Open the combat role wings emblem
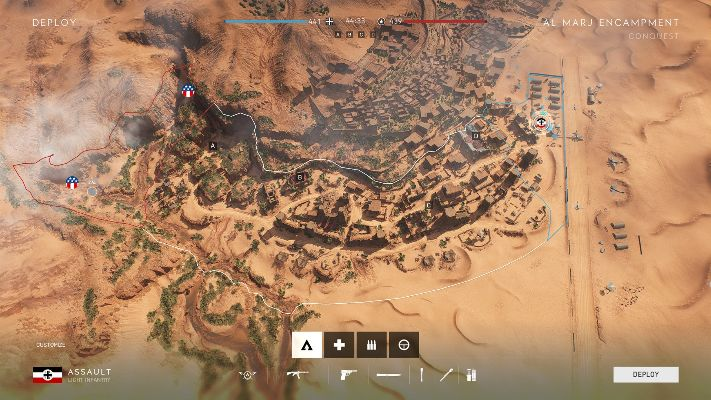The image size is (711, 400). click(247, 376)
